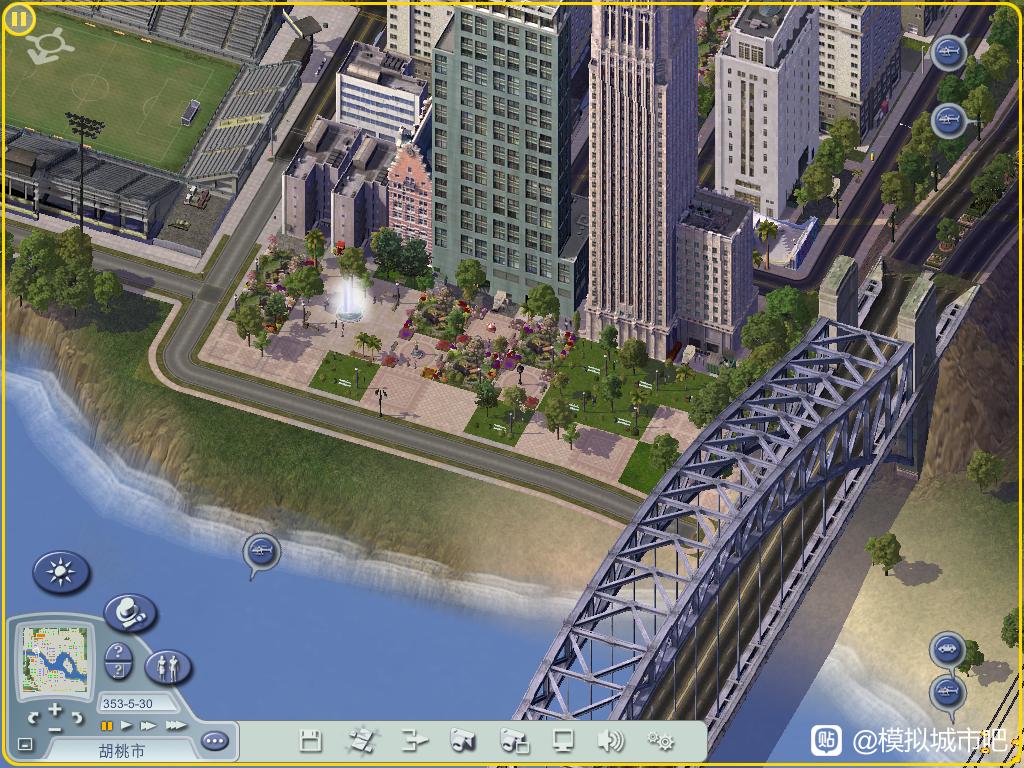Exit to region with the map icon
The width and height of the screenshot is (1024, 768).
(x=361, y=741)
